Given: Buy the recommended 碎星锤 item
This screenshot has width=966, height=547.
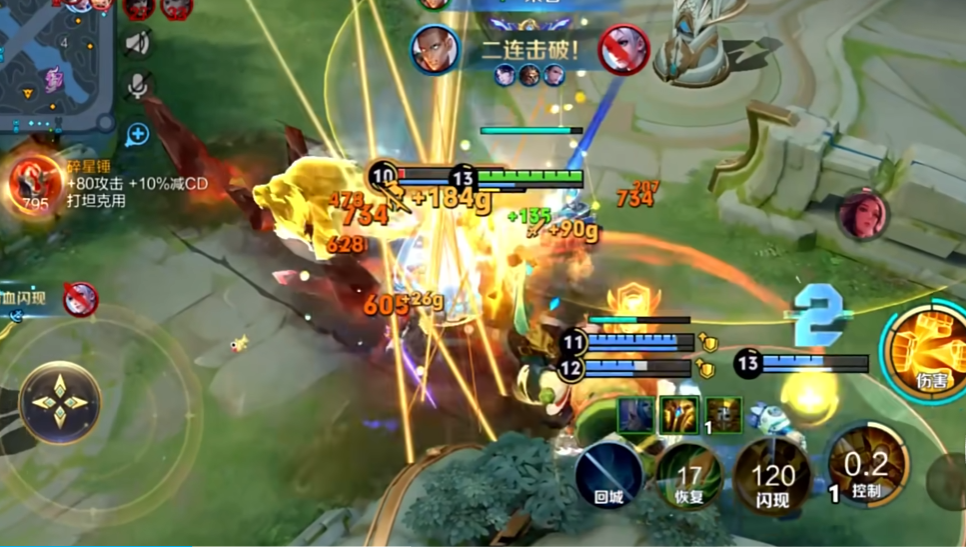Looking at the screenshot, I should [x=35, y=184].
